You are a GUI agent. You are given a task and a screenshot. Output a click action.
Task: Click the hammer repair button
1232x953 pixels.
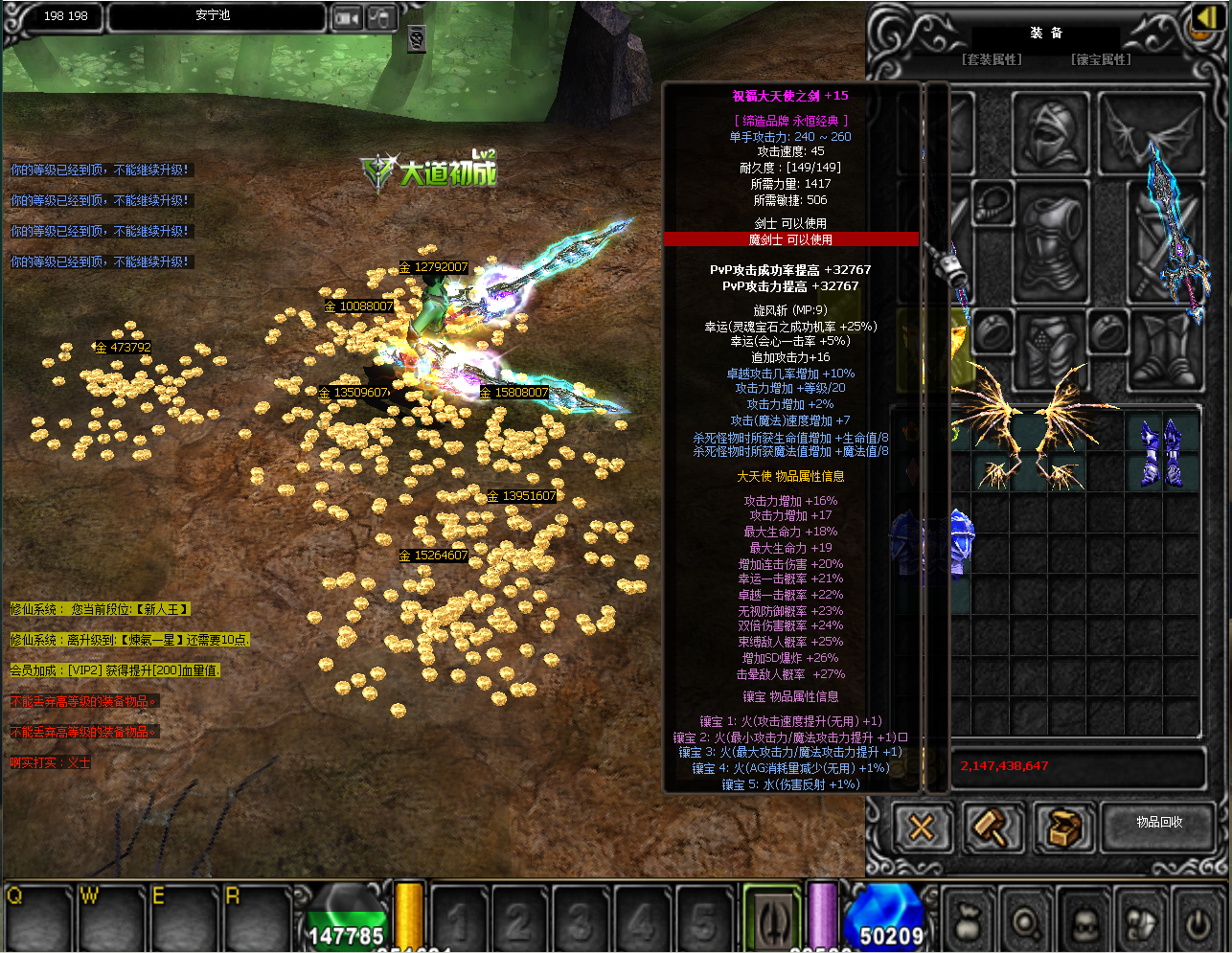pos(992,827)
